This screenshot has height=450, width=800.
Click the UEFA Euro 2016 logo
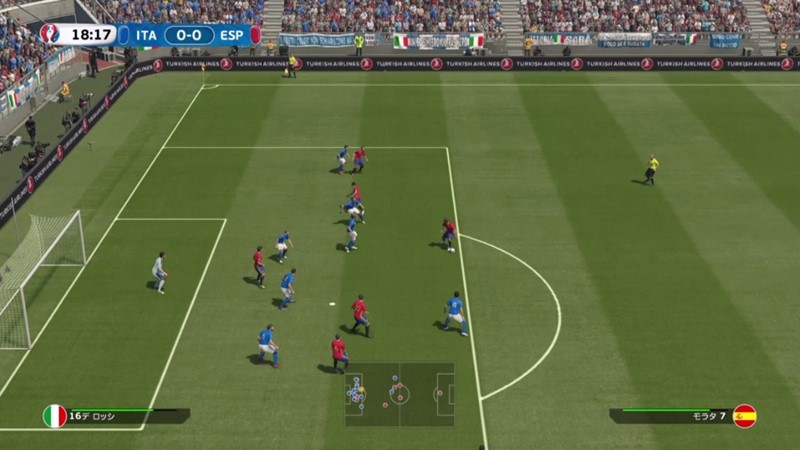50,35
